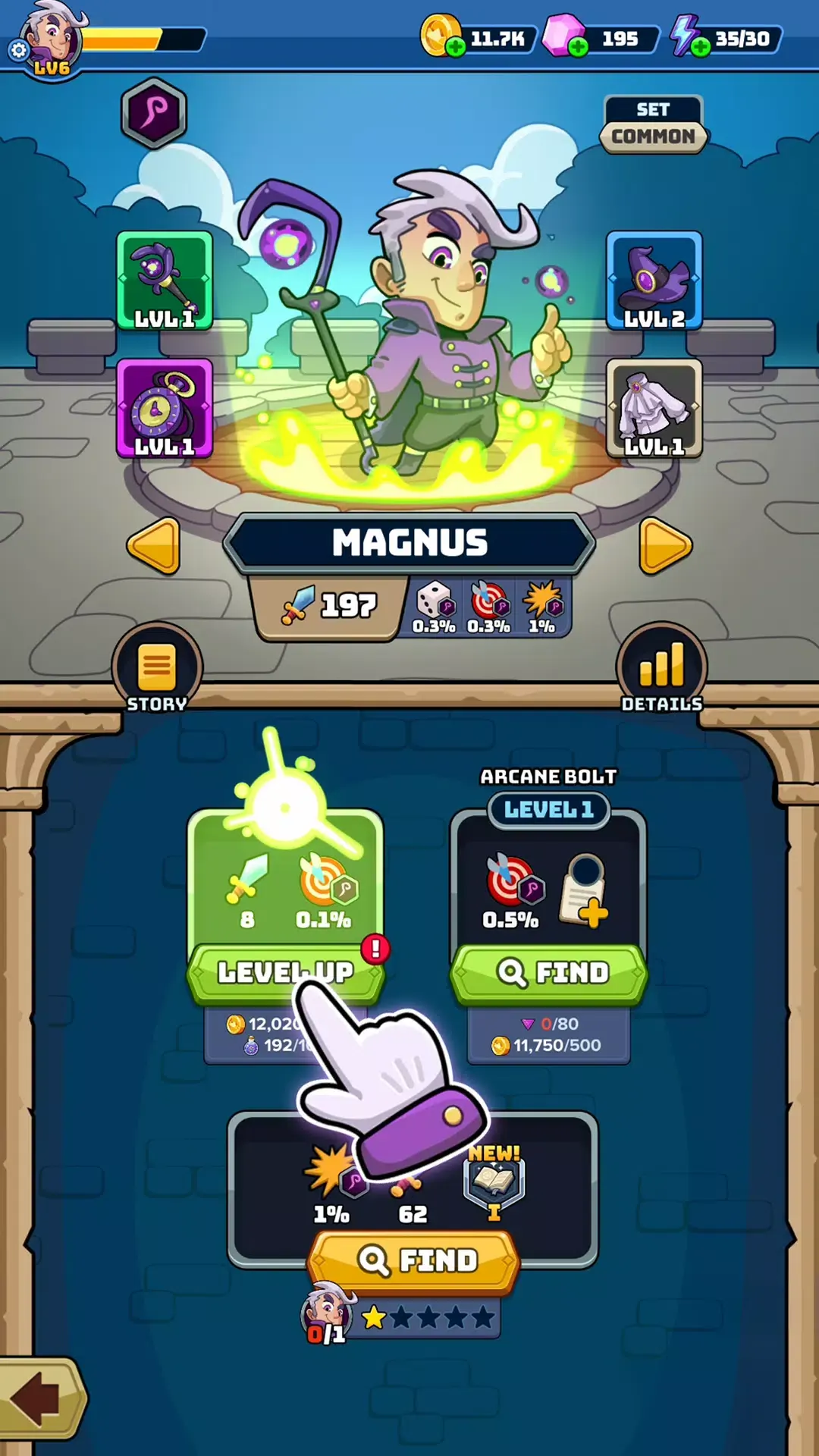Screen dimensions: 819x1456
Task: Go back with the brown arrow button
Action: click(x=39, y=1397)
